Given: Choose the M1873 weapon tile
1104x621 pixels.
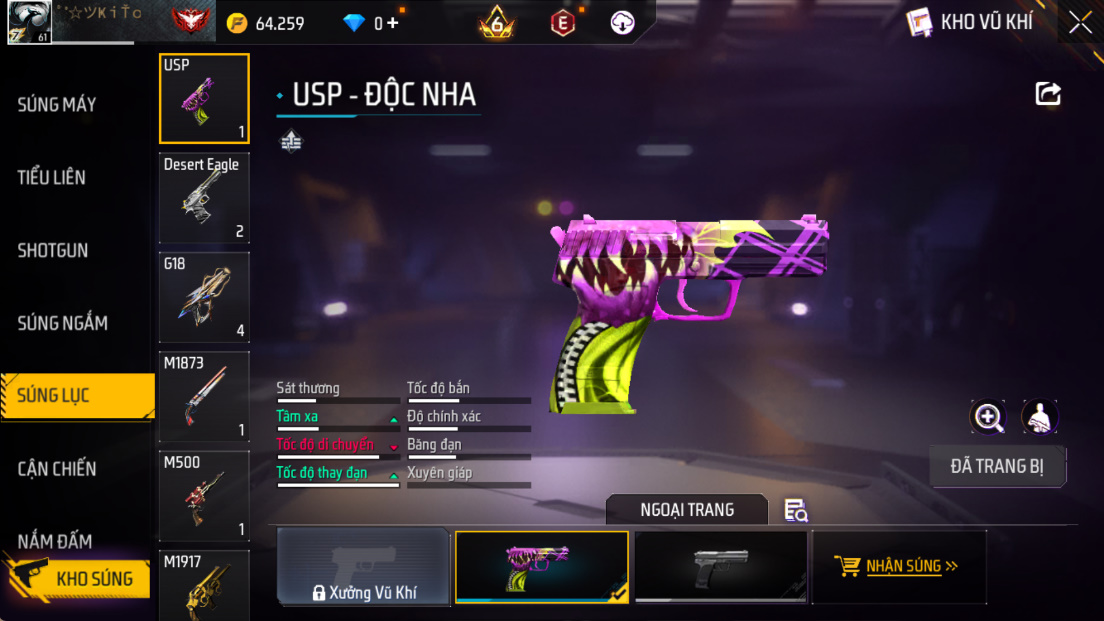Looking at the screenshot, I should coord(204,396).
